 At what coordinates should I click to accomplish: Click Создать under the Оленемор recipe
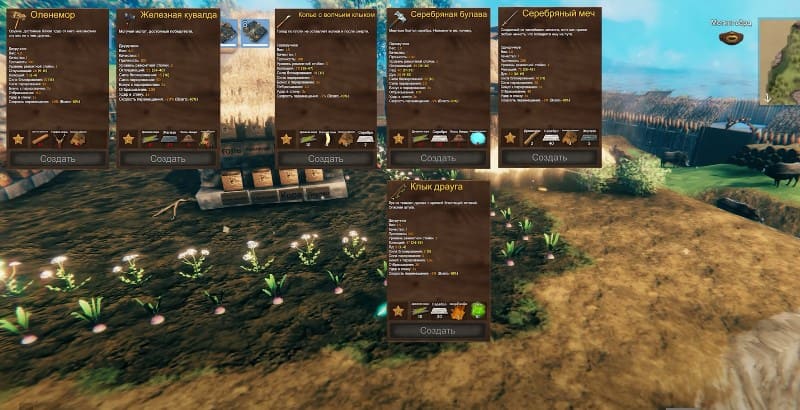pos(56,158)
